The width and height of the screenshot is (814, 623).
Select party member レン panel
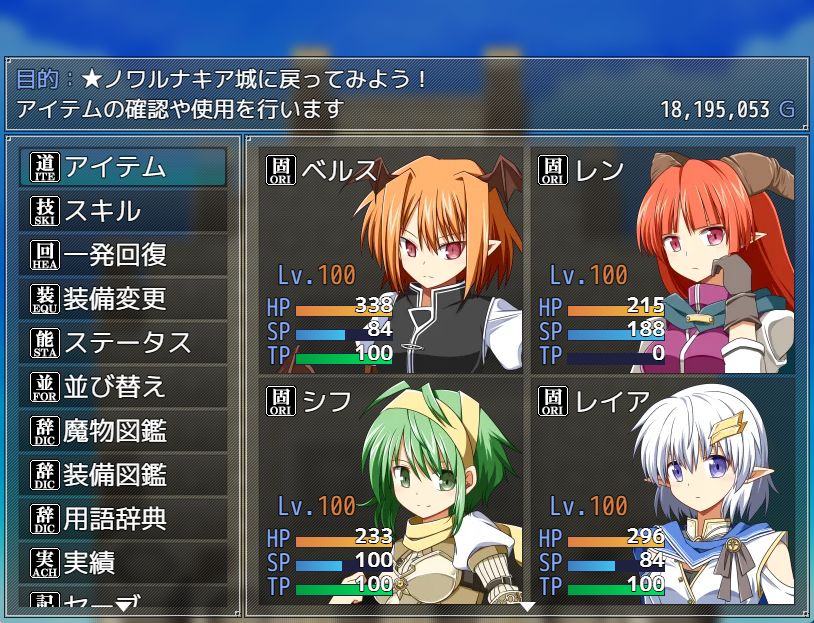(x=663, y=260)
